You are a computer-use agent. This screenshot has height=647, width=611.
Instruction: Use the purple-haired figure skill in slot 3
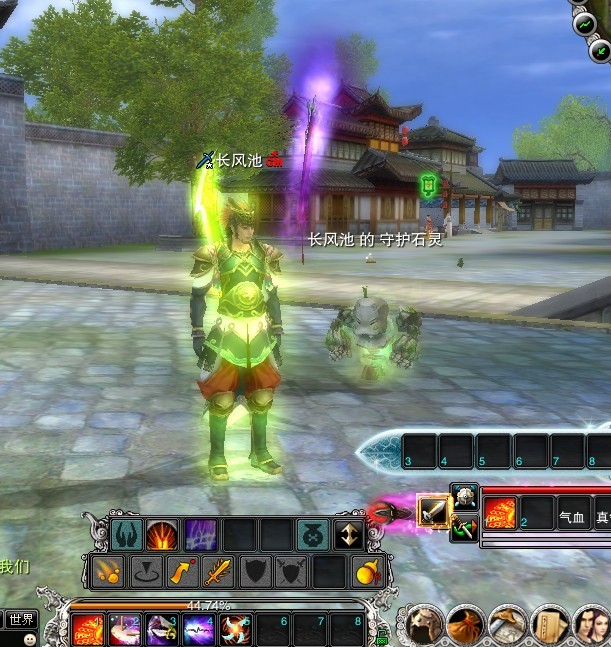click(163, 630)
